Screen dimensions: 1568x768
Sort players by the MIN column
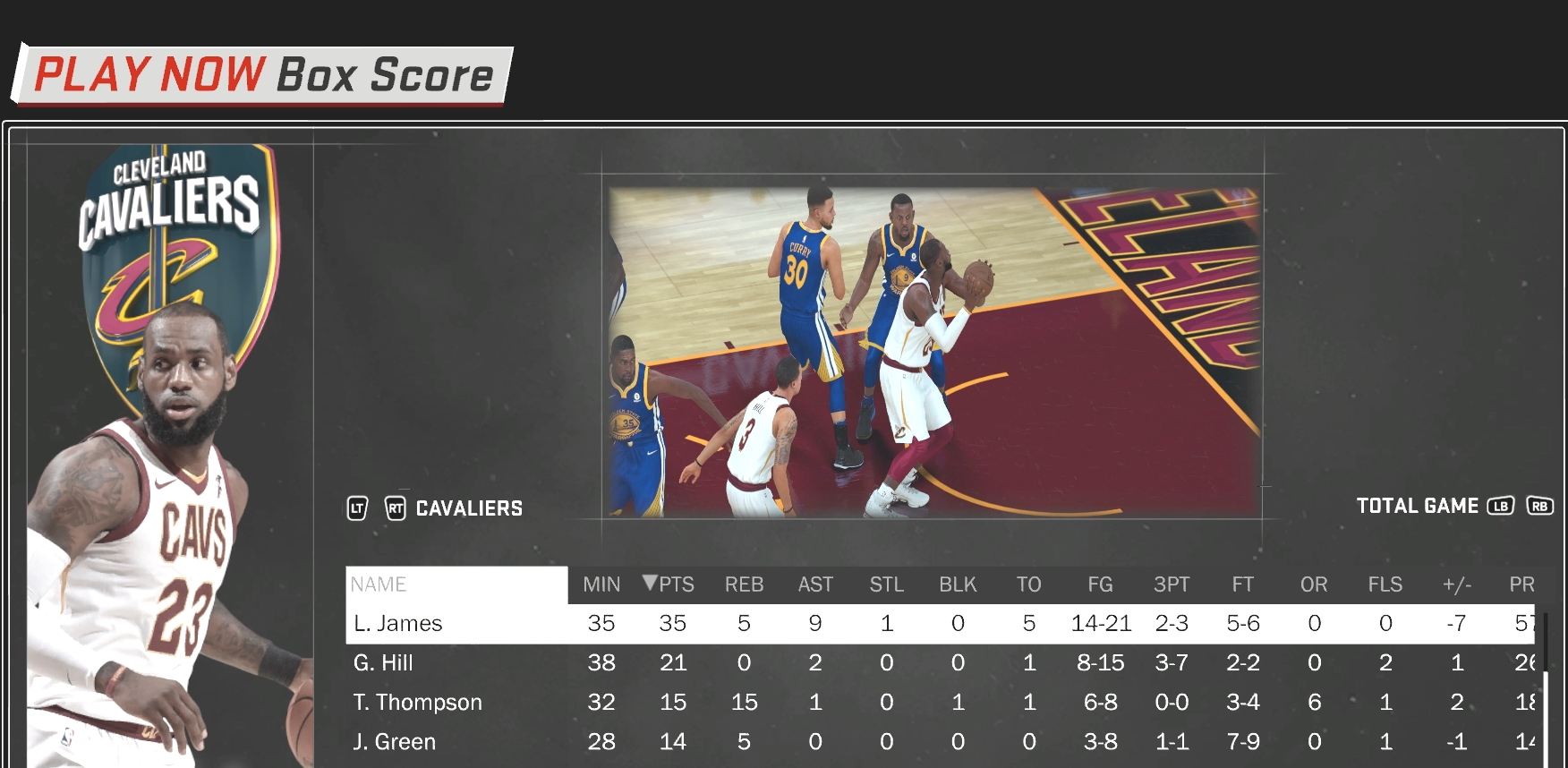pos(601,585)
